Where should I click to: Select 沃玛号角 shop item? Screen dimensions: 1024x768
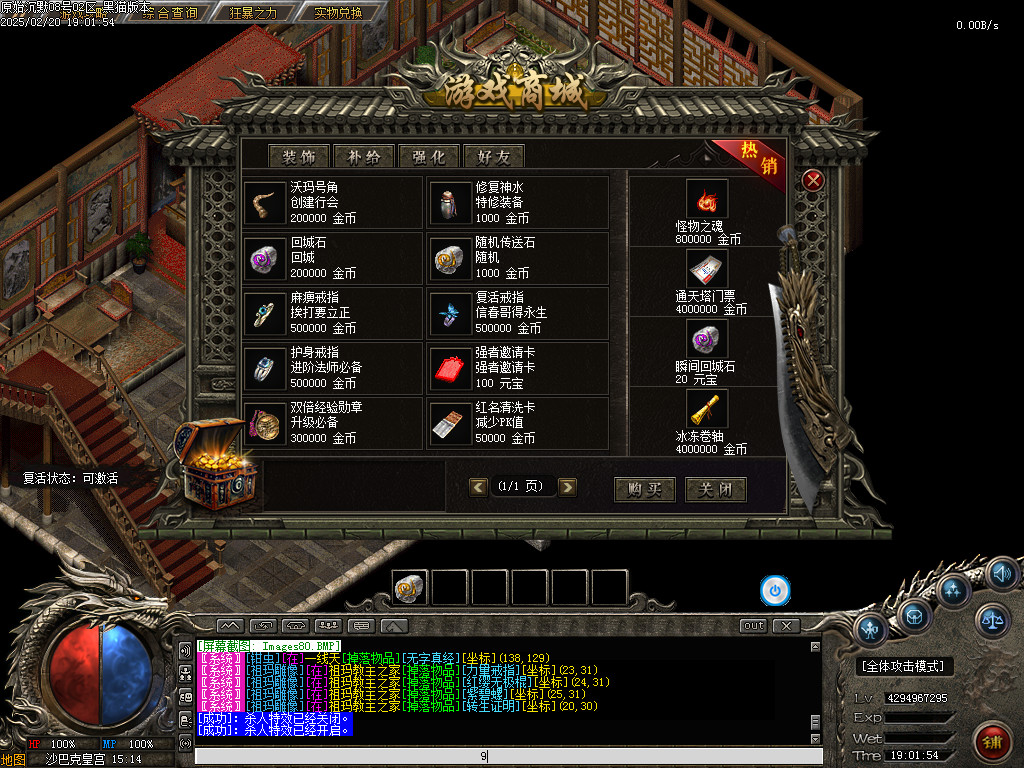coord(332,203)
